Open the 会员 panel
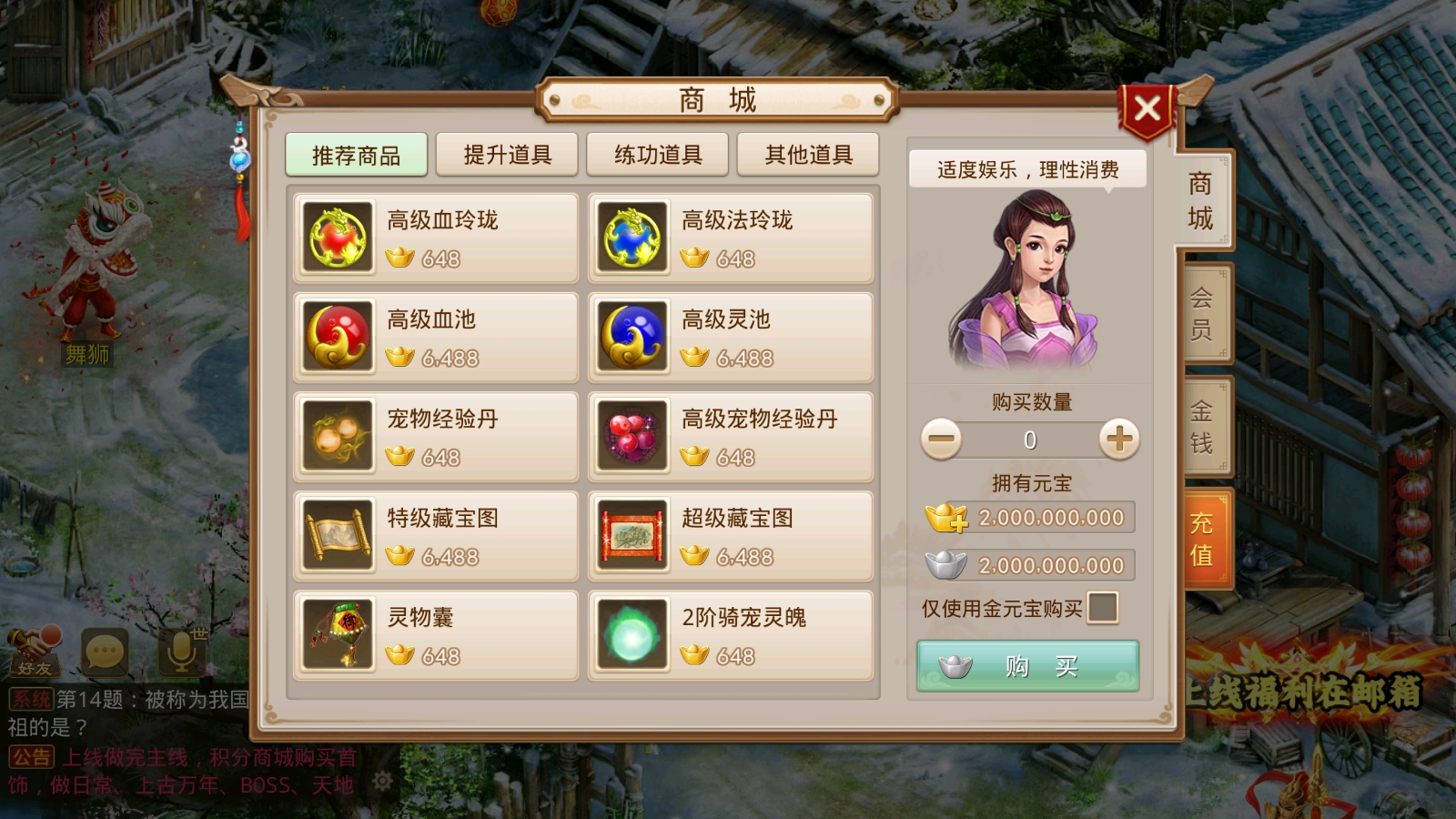This screenshot has width=1456, height=819. pos(1204,313)
